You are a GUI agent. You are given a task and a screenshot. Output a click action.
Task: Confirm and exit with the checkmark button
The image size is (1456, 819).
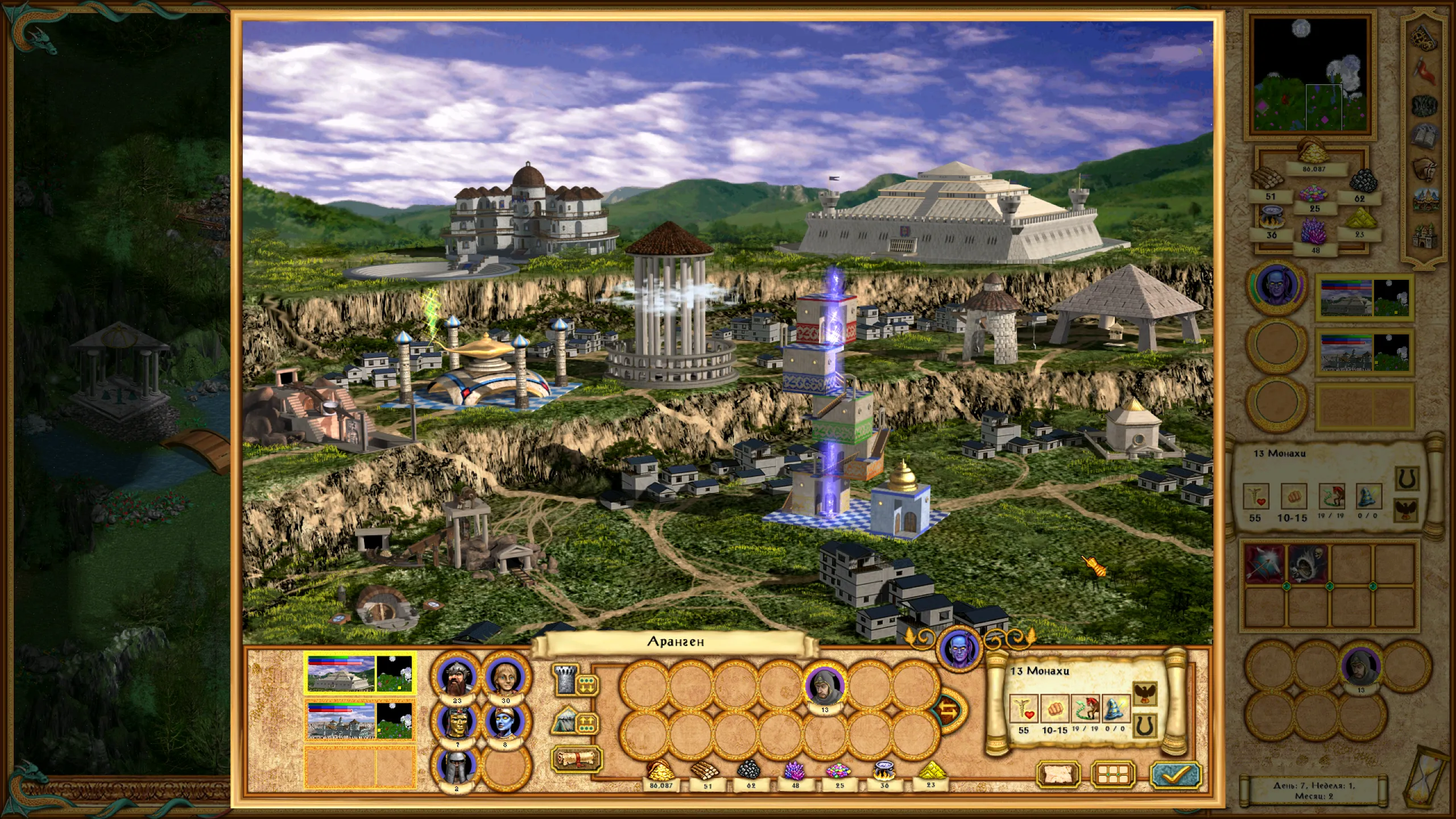[1176, 773]
